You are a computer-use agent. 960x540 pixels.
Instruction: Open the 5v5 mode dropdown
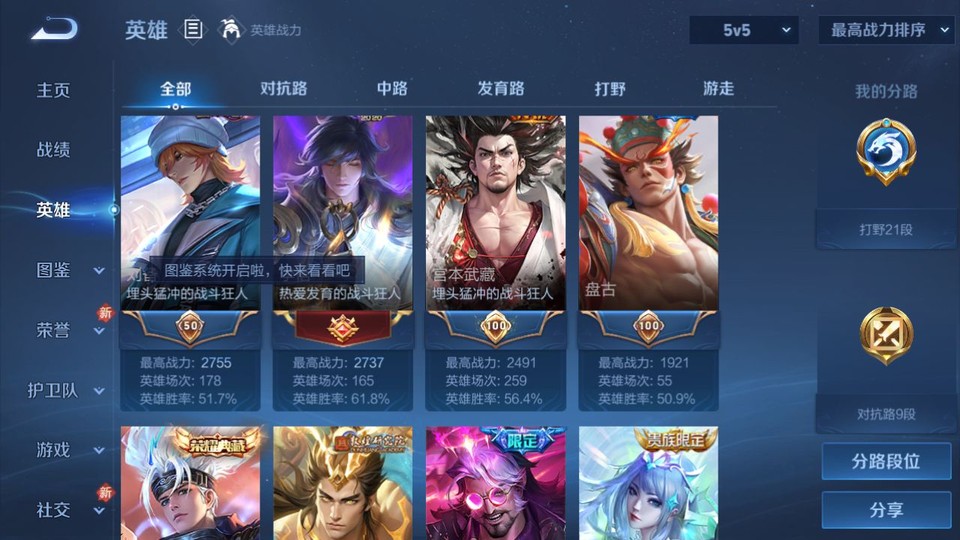[743, 30]
